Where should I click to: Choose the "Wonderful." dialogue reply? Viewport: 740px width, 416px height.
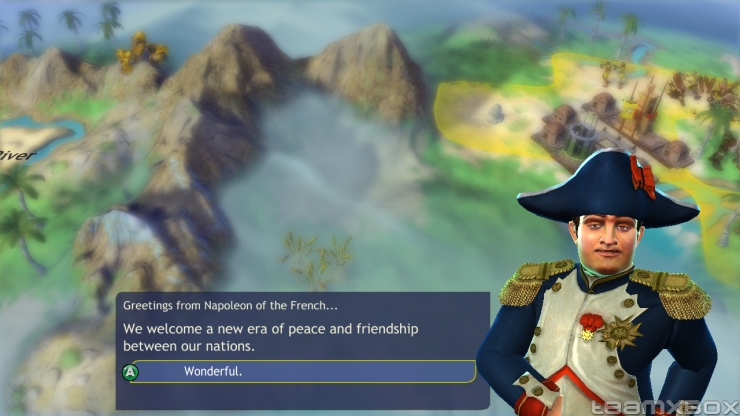300,372
